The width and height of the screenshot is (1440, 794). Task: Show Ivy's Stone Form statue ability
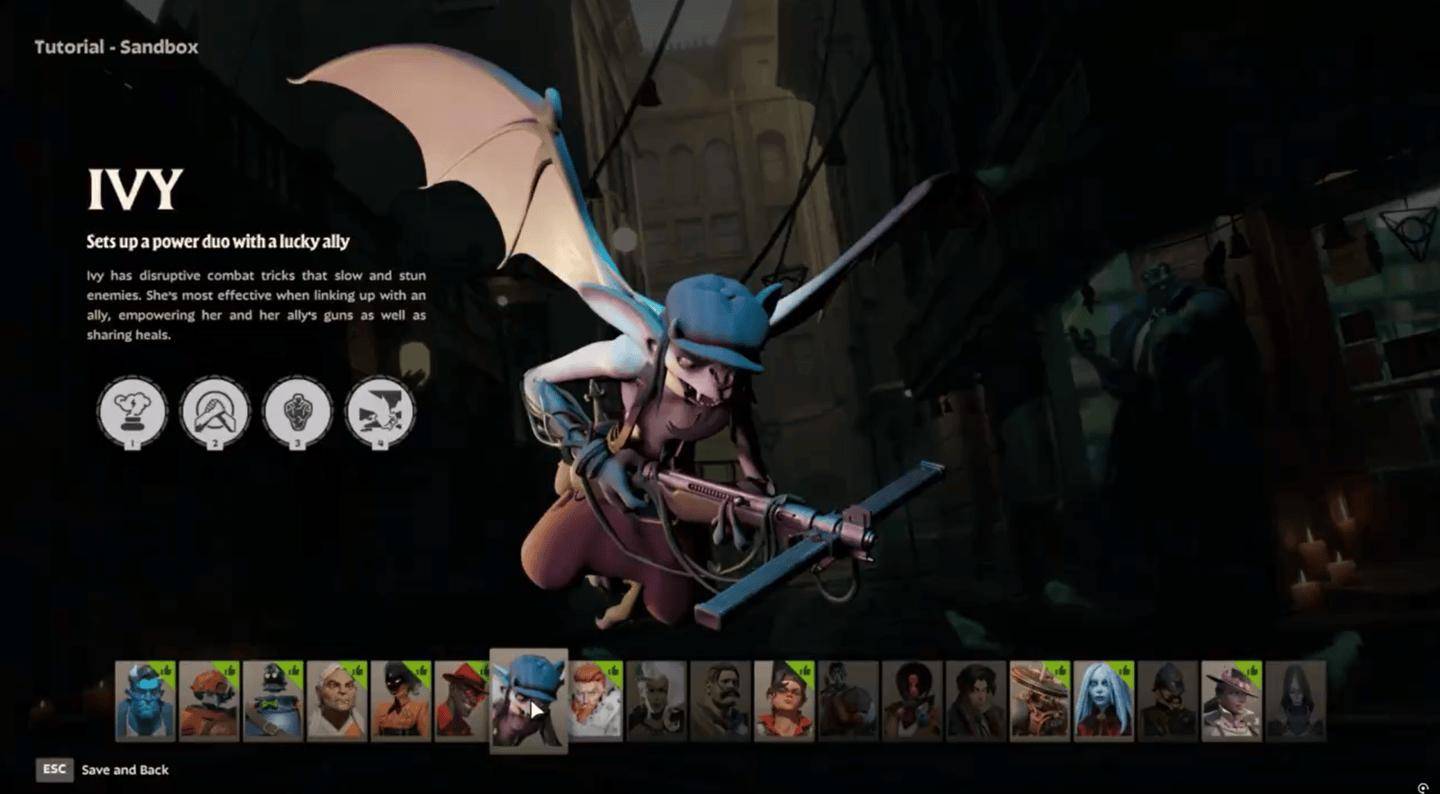297,410
